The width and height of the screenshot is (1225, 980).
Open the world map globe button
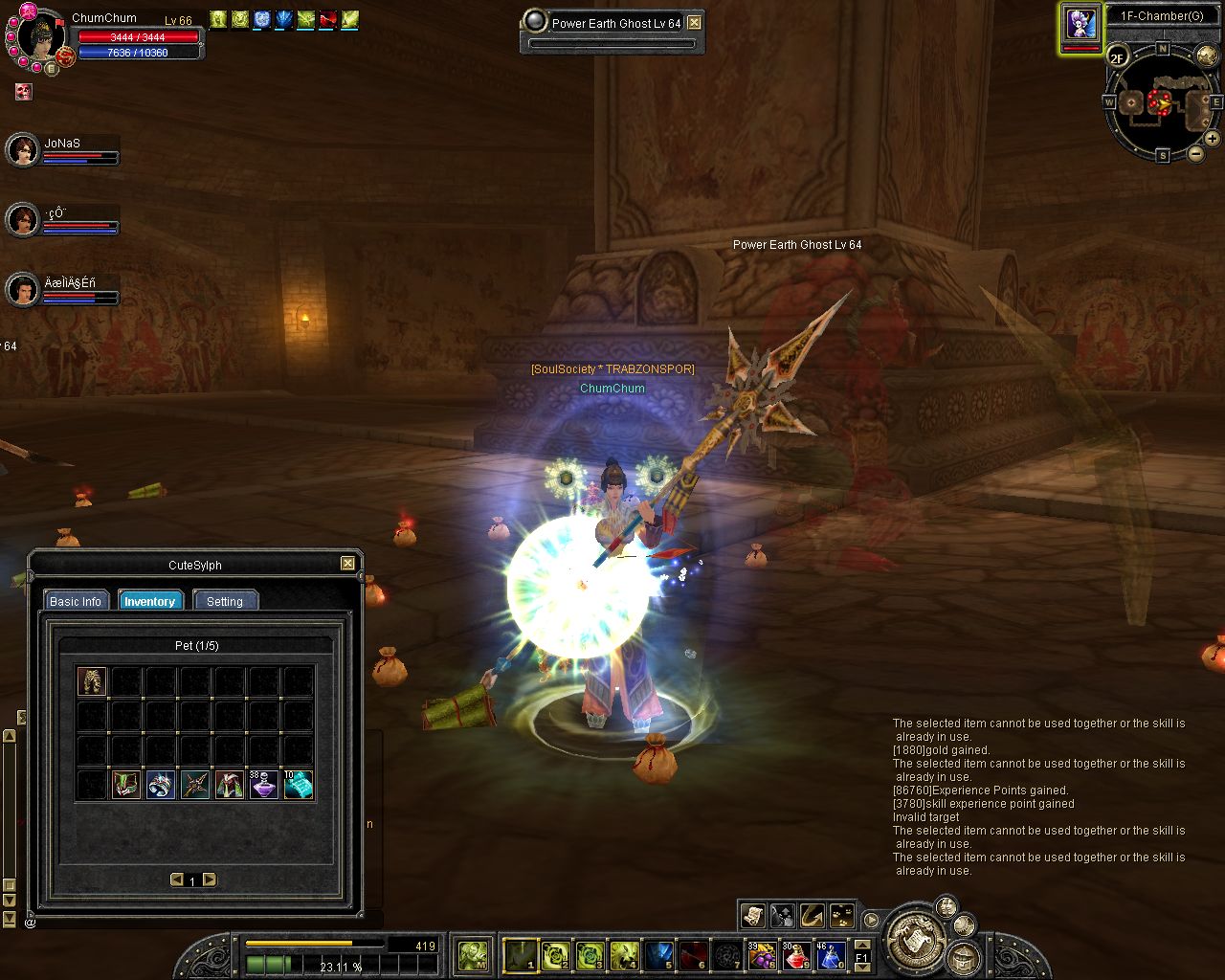pyautogui.click(x=1206, y=57)
